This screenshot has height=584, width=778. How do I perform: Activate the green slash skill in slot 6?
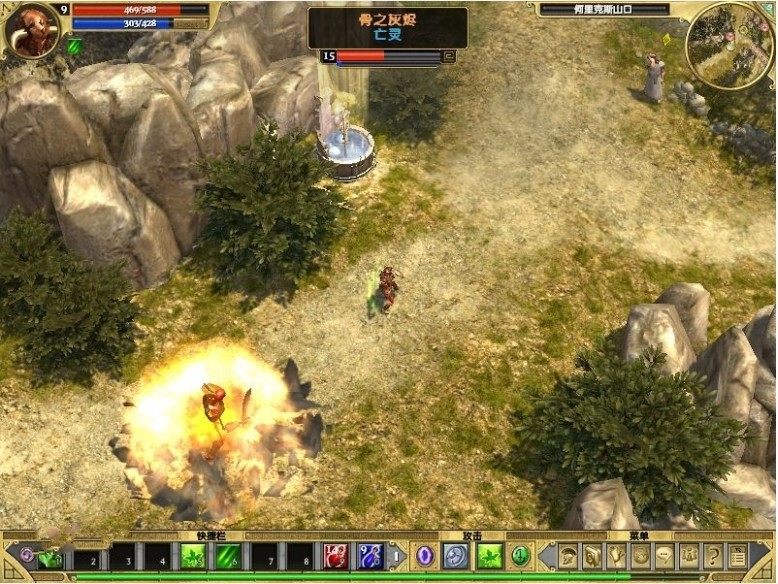pos(228,556)
